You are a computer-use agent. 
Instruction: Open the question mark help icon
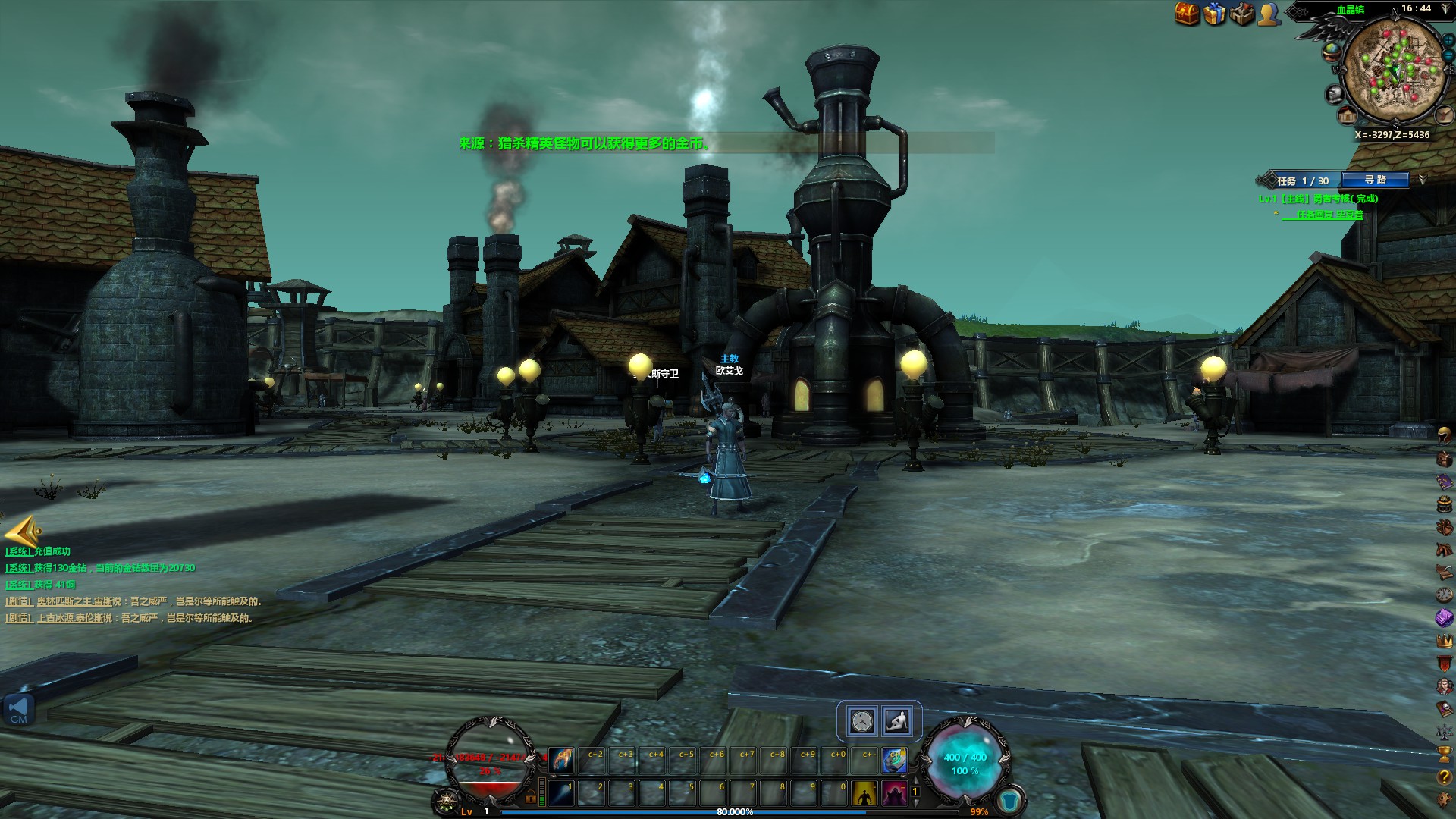pyautogui.click(x=1445, y=777)
